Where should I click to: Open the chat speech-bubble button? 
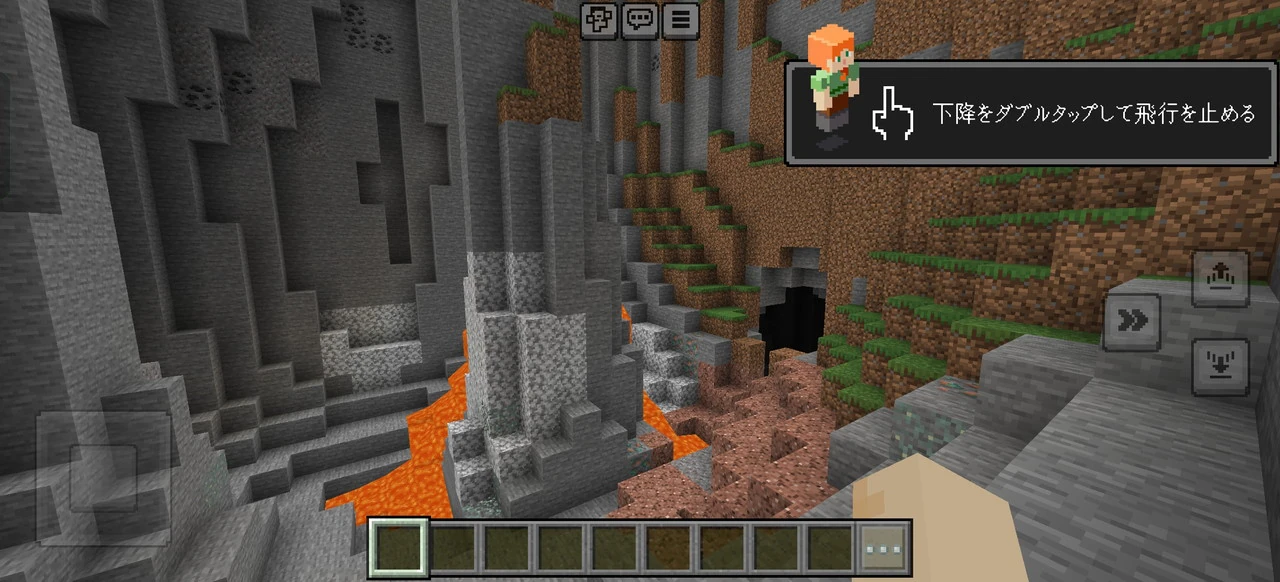point(640,19)
